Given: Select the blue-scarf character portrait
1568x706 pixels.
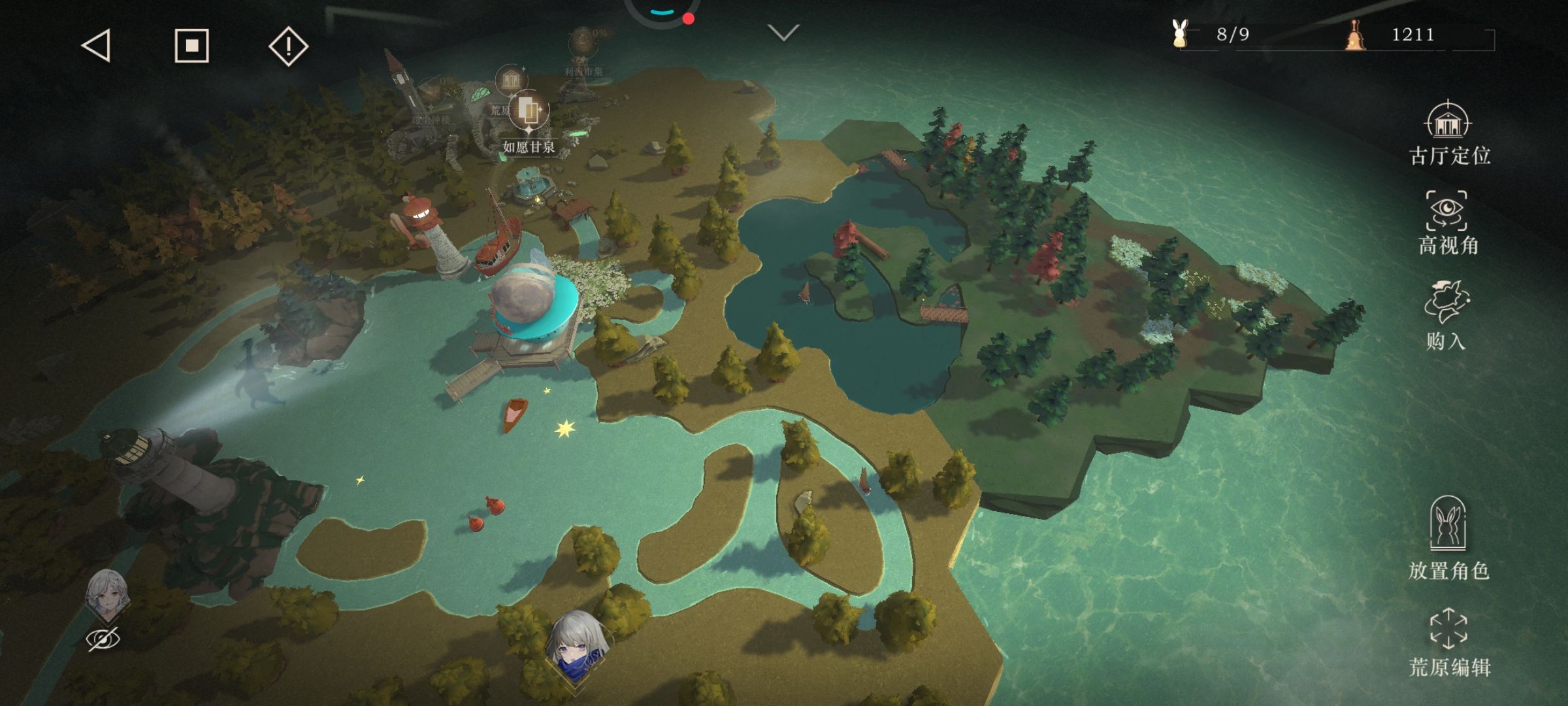Looking at the screenshot, I should [577, 644].
